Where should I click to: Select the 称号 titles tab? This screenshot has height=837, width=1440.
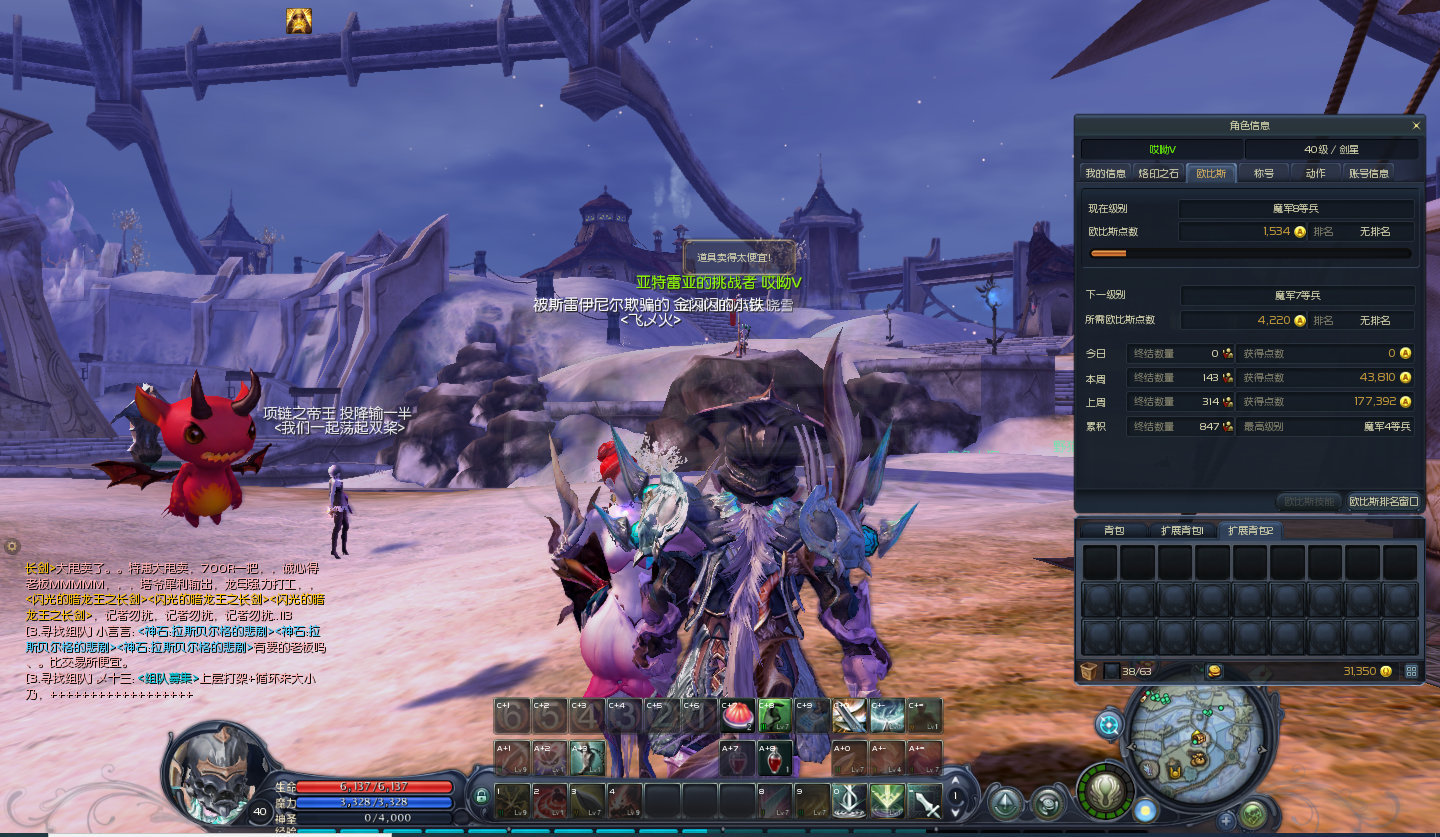pos(1264,173)
